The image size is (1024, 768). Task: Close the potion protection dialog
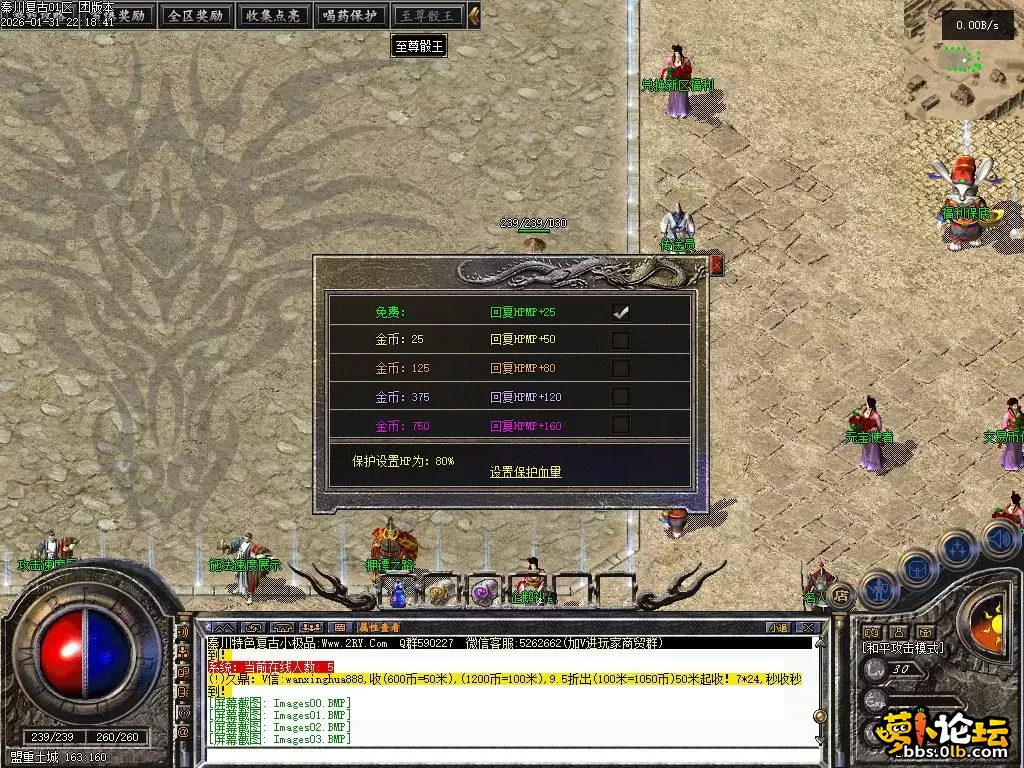716,265
